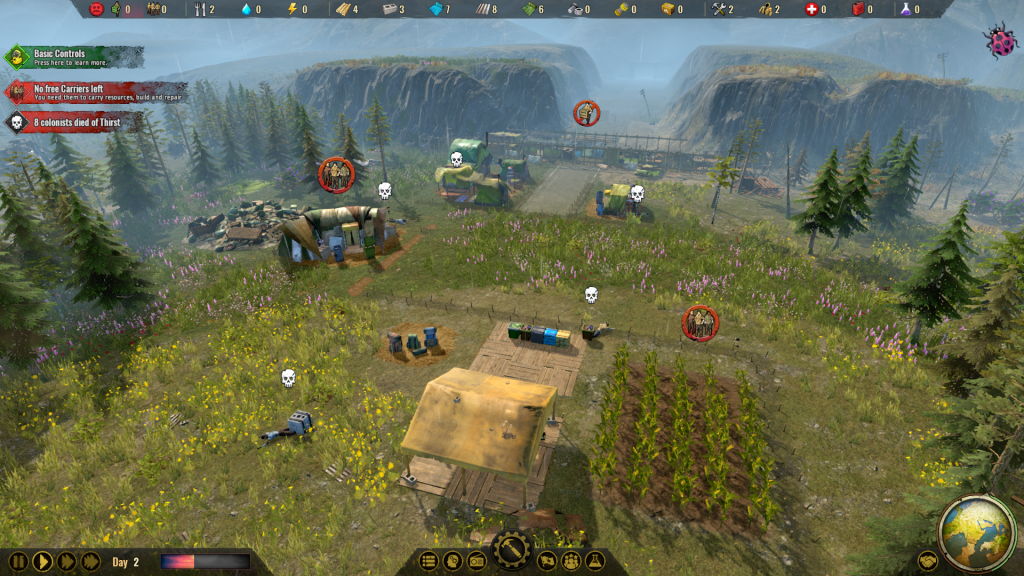Open the Basic Controls tutorial notification
Image resolution: width=1024 pixels, height=576 pixels.
click(x=72, y=57)
